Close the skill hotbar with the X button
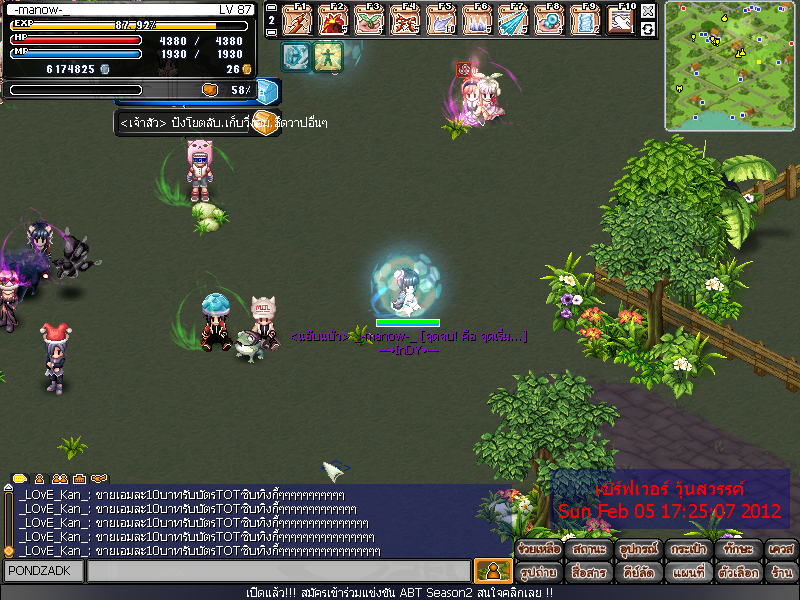This screenshot has width=800, height=600. (648, 11)
